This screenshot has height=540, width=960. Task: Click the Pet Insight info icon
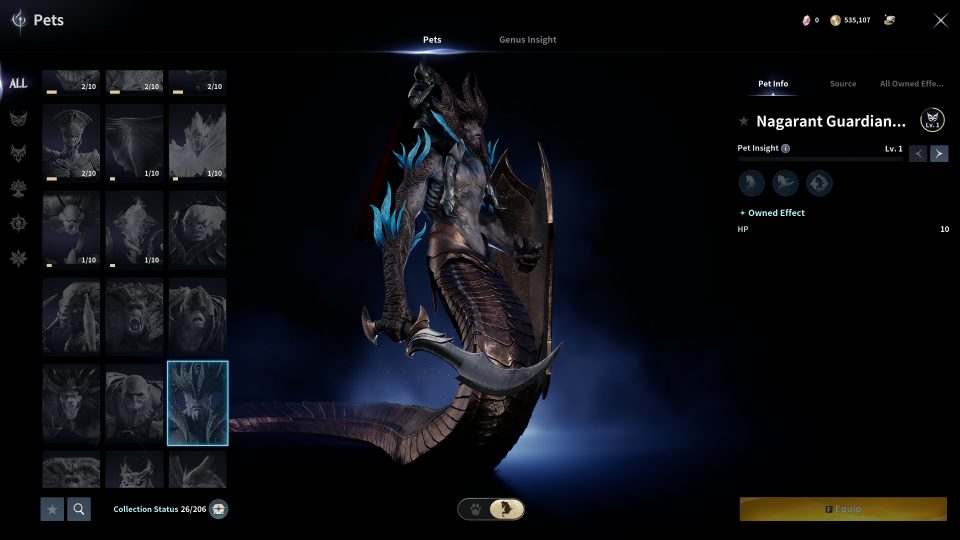[x=785, y=148]
